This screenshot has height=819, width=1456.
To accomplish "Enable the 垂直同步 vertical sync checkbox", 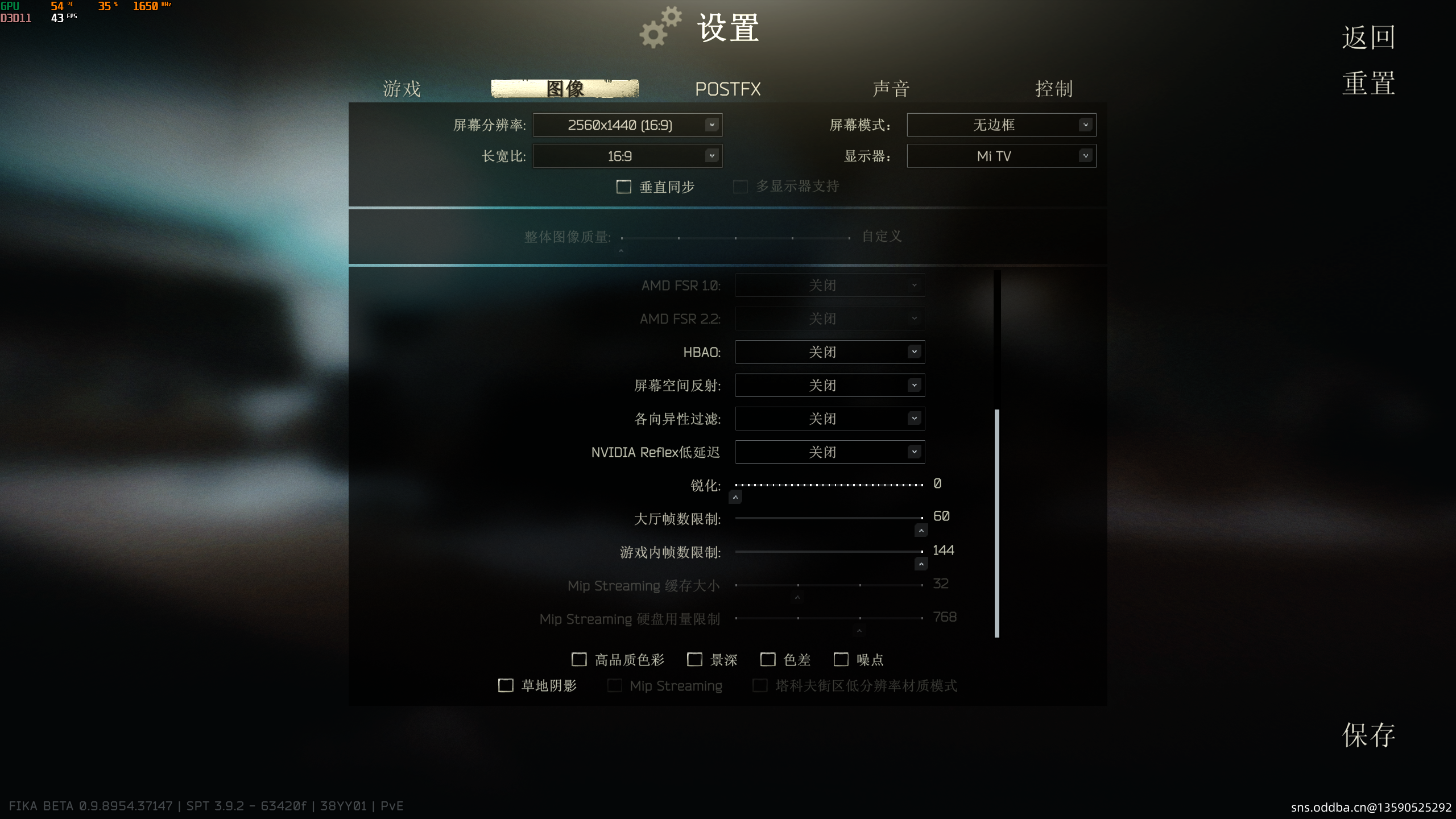I will [x=624, y=187].
